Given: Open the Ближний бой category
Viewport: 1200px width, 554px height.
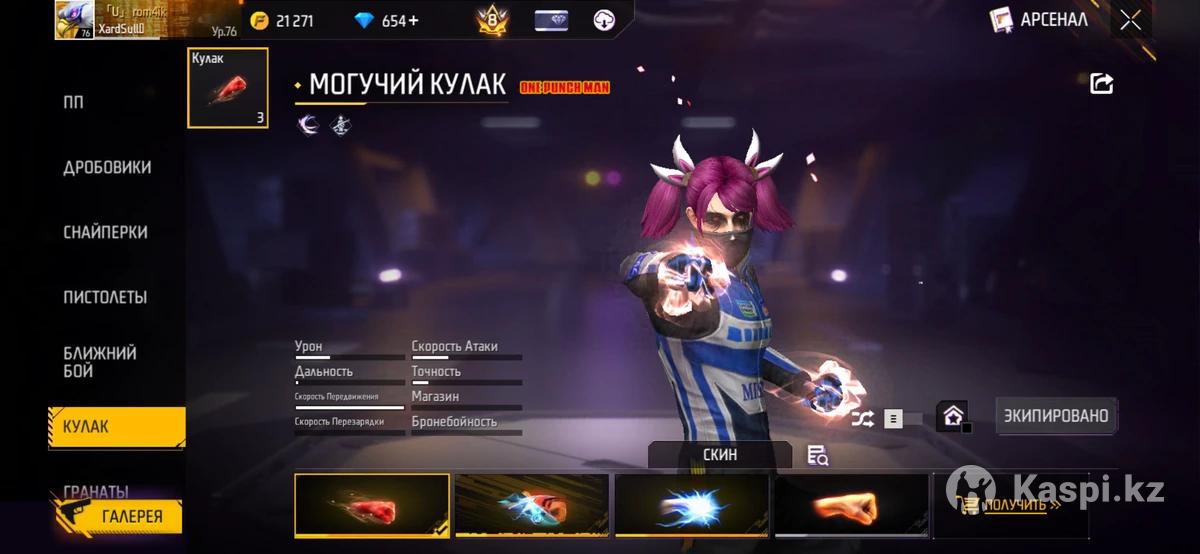Looking at the screenshot, I should 100,362.
